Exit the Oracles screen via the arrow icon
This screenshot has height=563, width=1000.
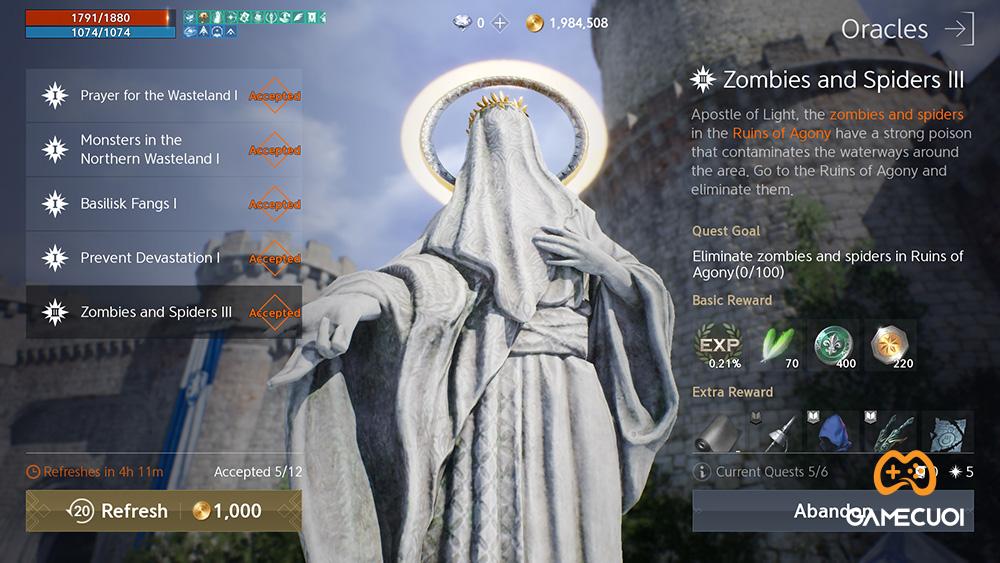pos(958,29)
